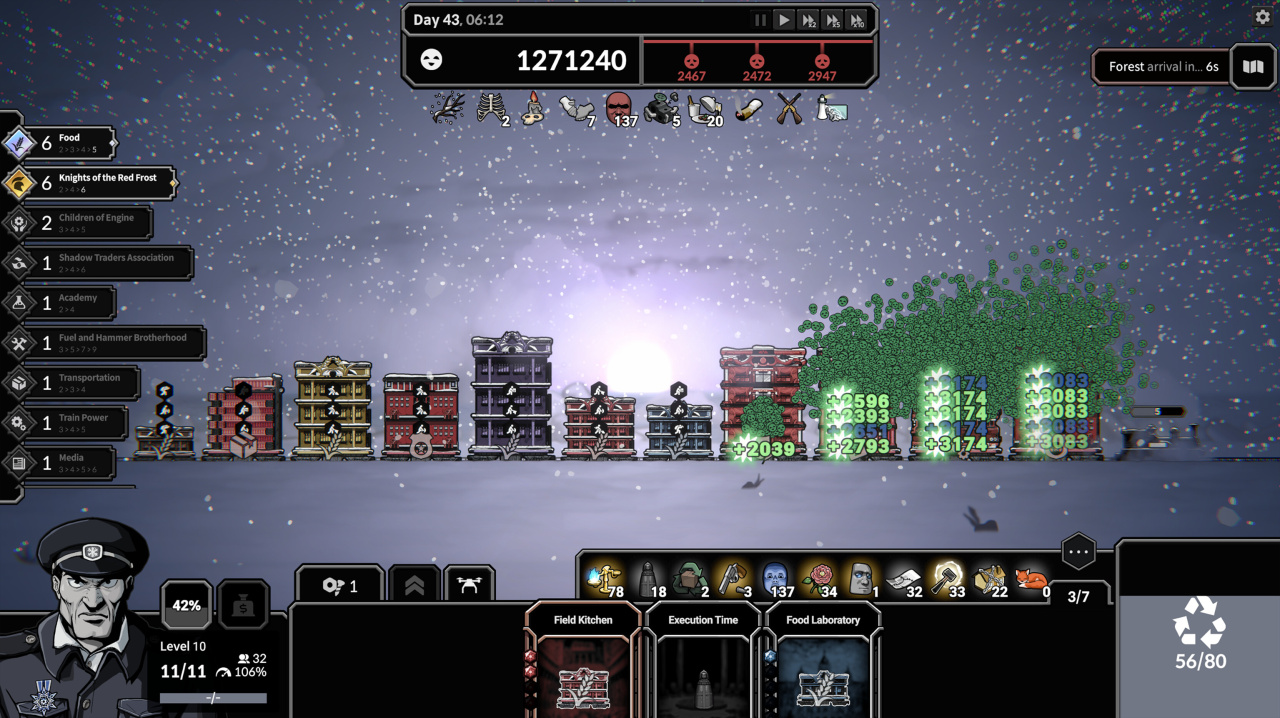Image resolution: width=1280 pixels, height=718 pixels.
Task: Click the red mask icon showing 137
Action: (620, 108)
